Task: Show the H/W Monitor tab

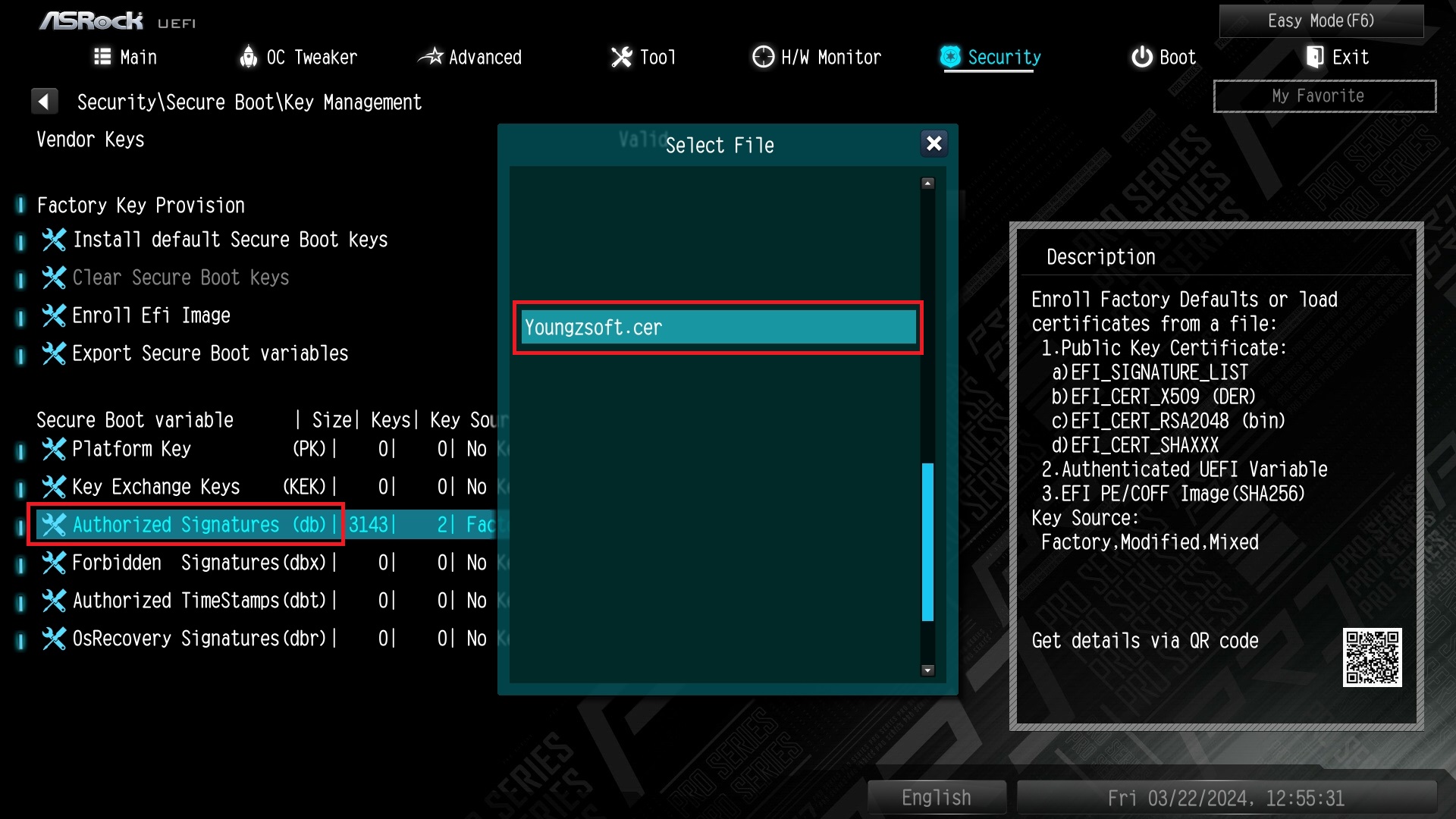Action: (817, 57)
